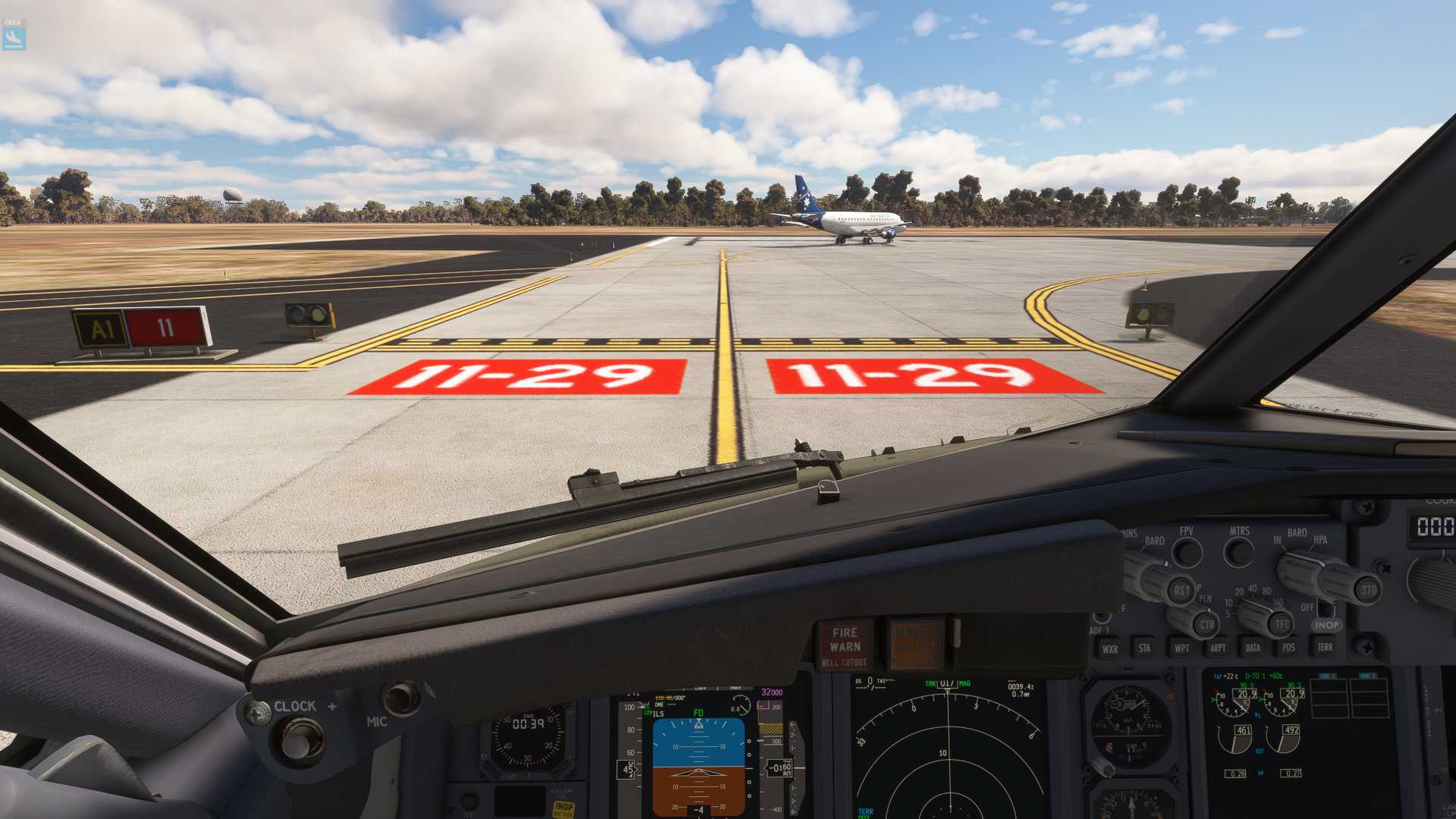Push the STD button on baro knob
This screenshot has width=1456, height=819.
point(1368,590)
